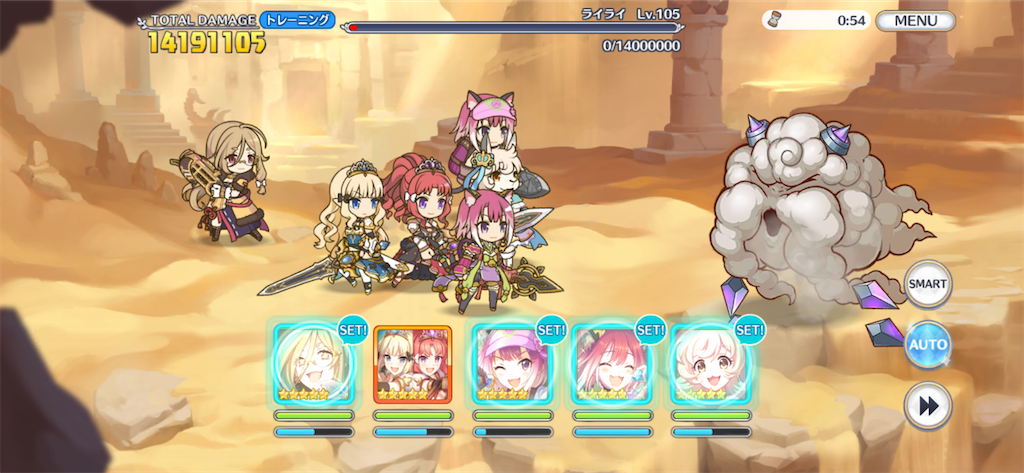
Task: Trigger the winking purple-hat character's skill
Action: pos(512,364)
